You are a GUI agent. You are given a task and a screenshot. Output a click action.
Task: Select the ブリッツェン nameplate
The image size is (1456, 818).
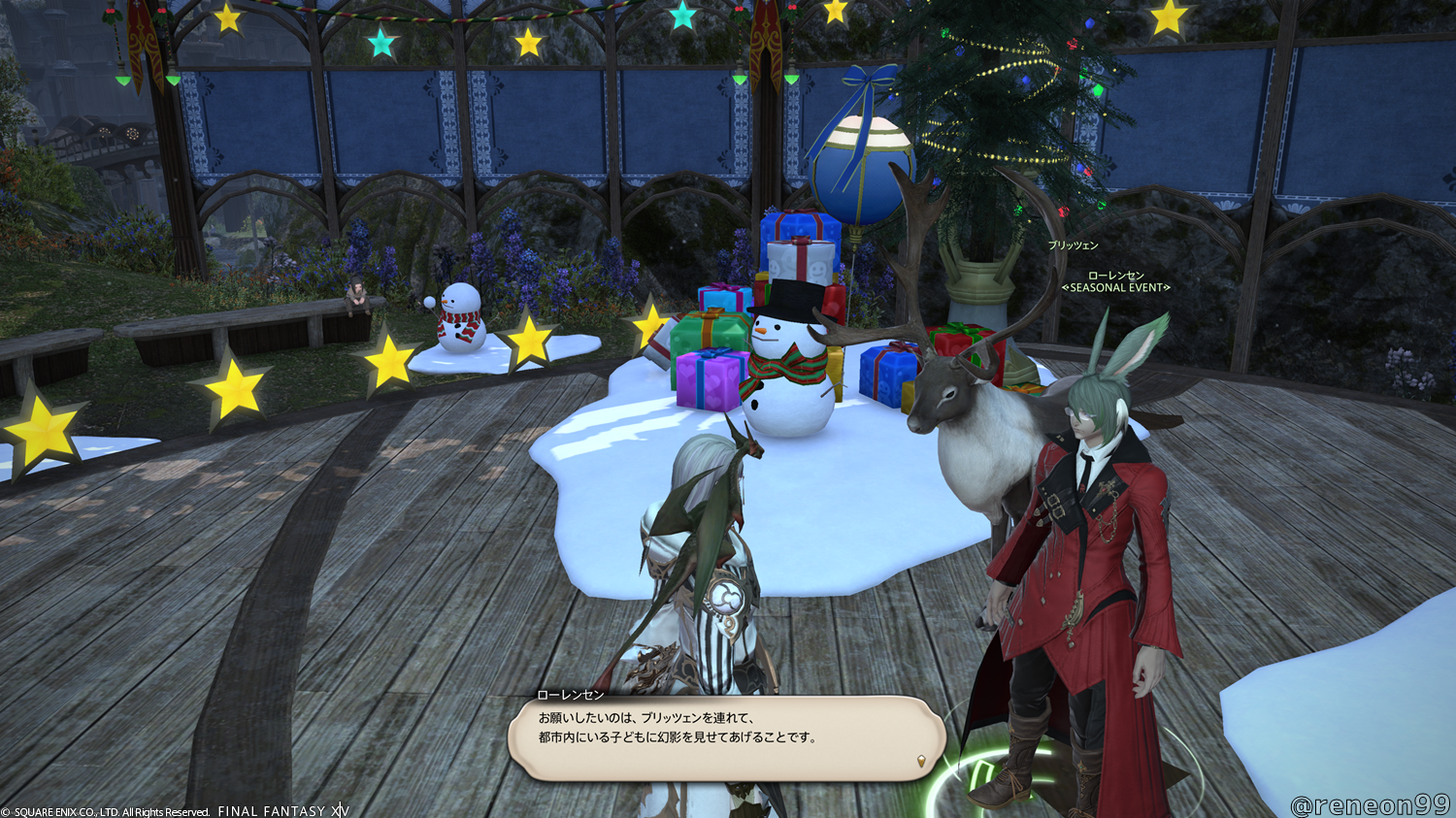tap(1073, 245)
